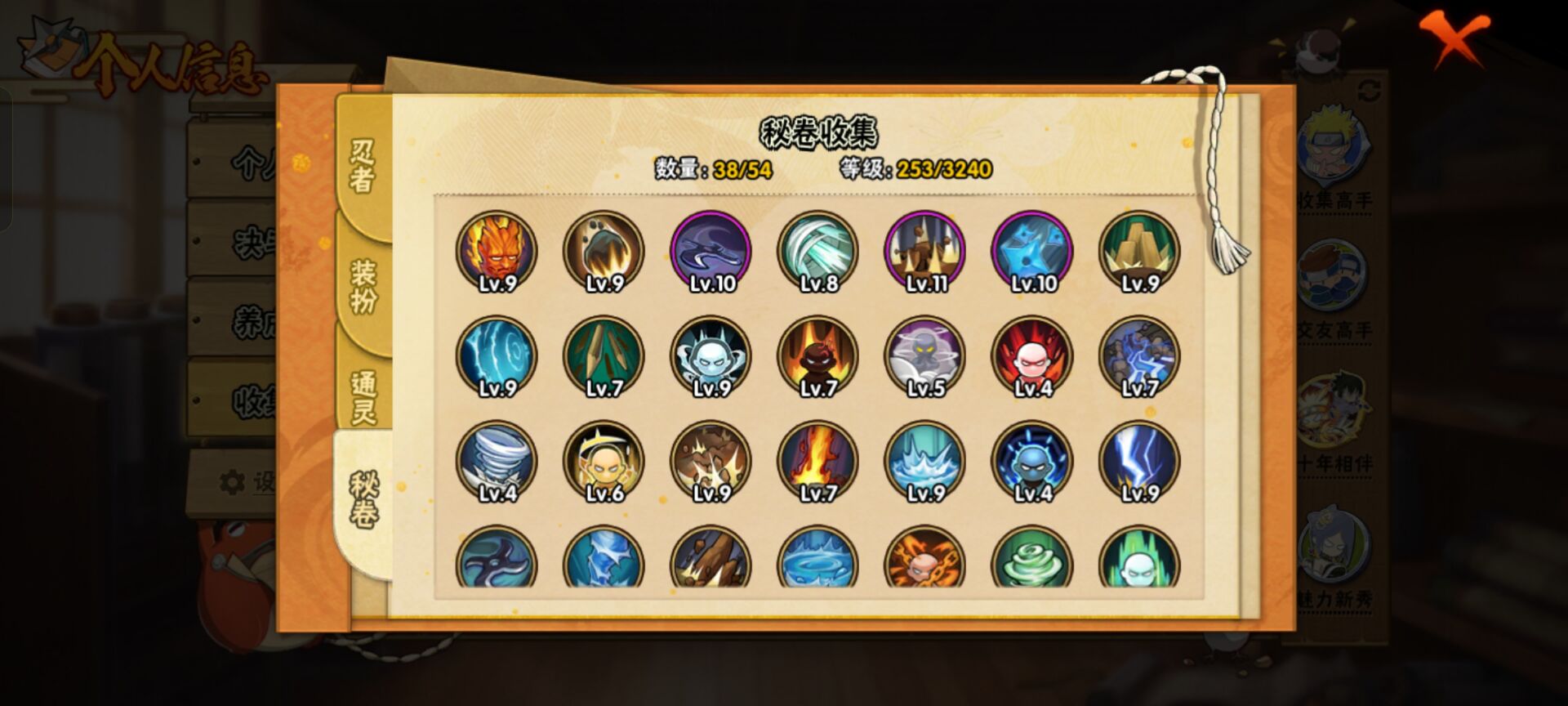This screenshot has height=706, width=1568.
Task: Select the Lv.10 blue shuriken scroll
Action: 1030,251
